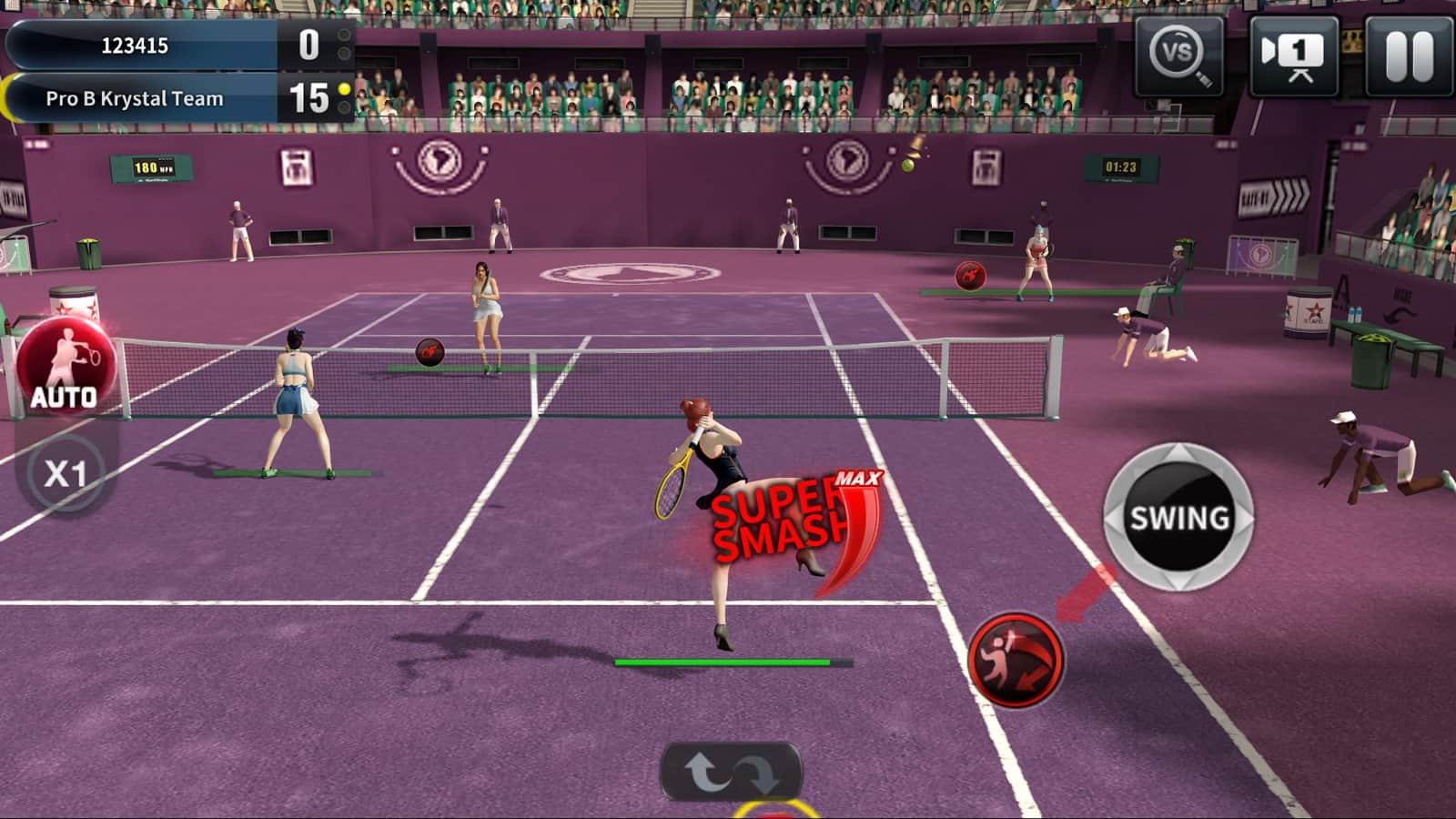1456x819 pixels.
Task: Tap the SWING button
Action: click(1178, 518)
